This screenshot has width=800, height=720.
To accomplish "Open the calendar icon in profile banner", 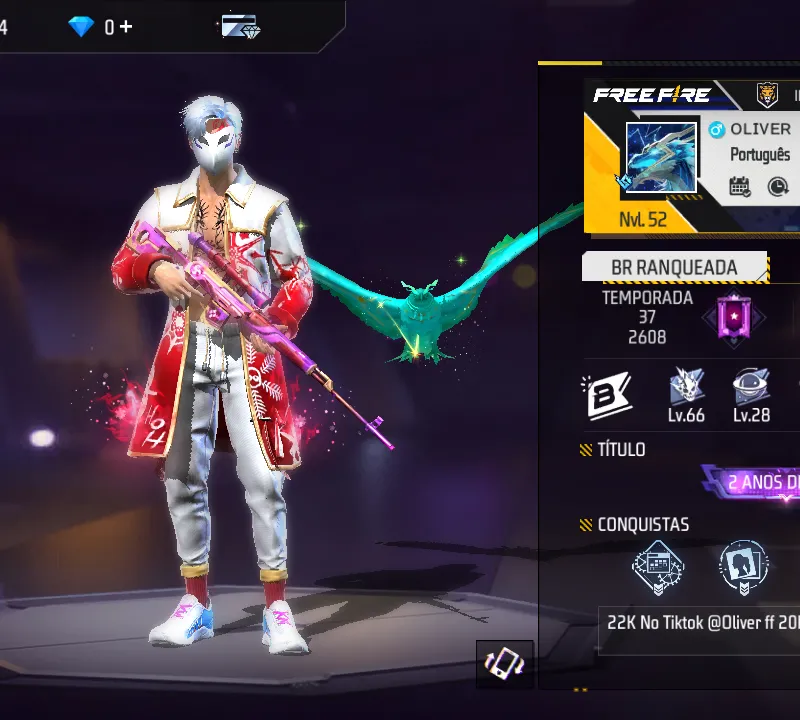I will [x=740, y=186].
